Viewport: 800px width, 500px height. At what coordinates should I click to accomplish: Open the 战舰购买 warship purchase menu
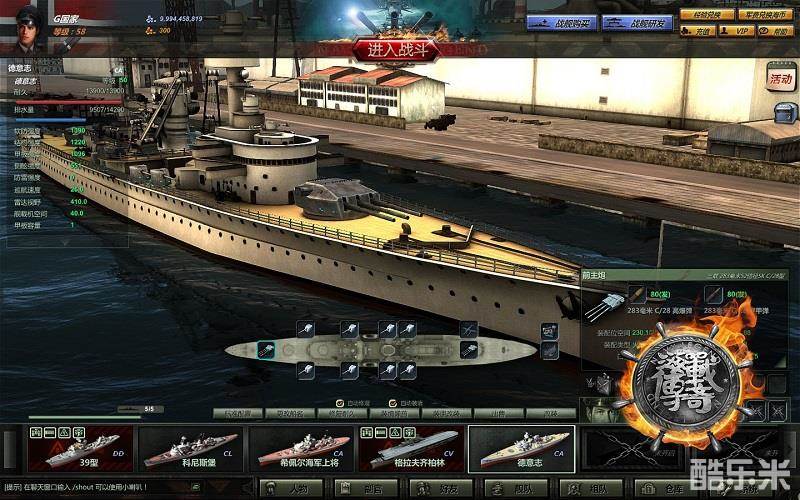pos(561,22)
